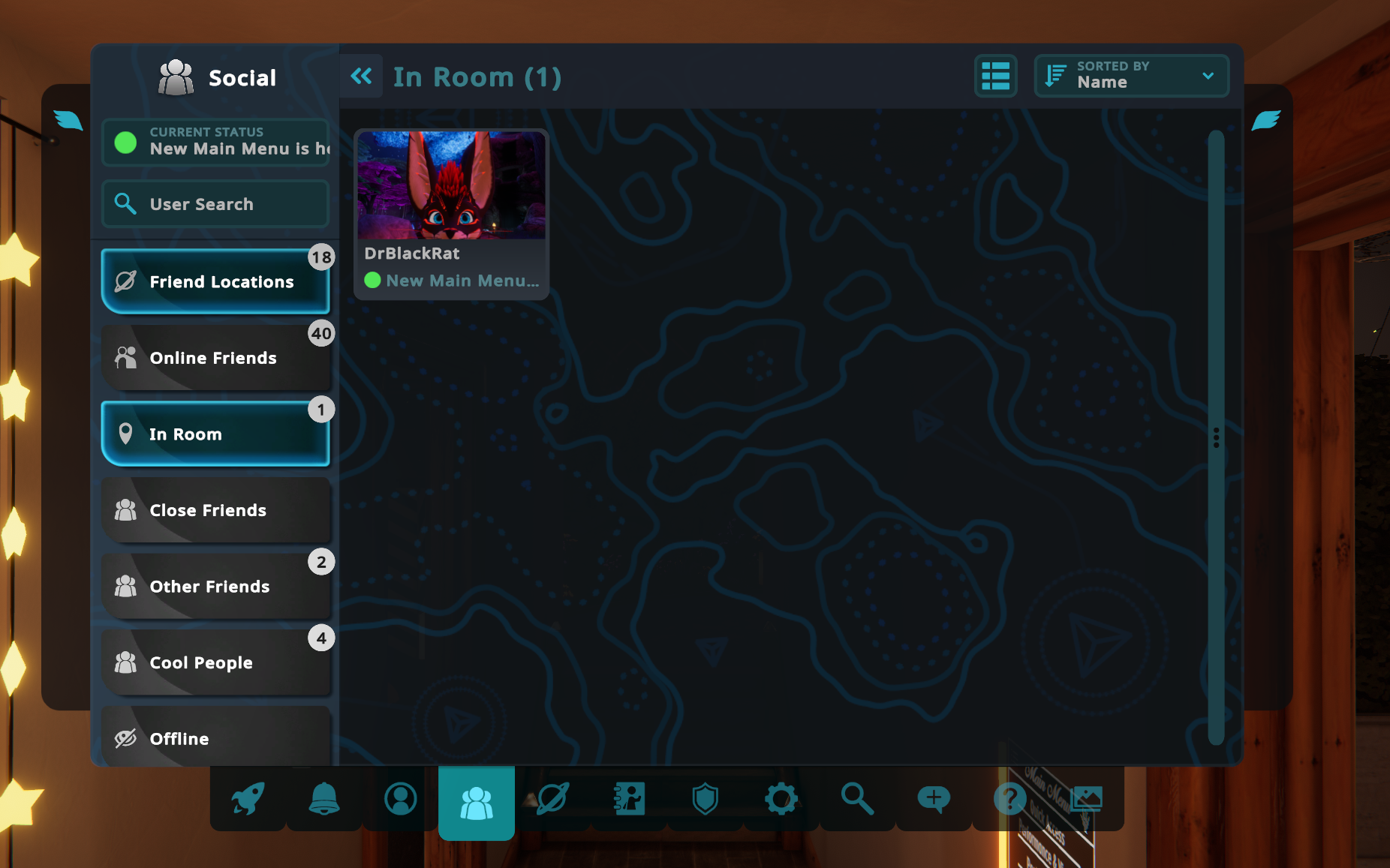Image resolution: width=1390 pixels, height=868 pixels.
Task: Show Offline friends list
Action: tap(215, 738)
